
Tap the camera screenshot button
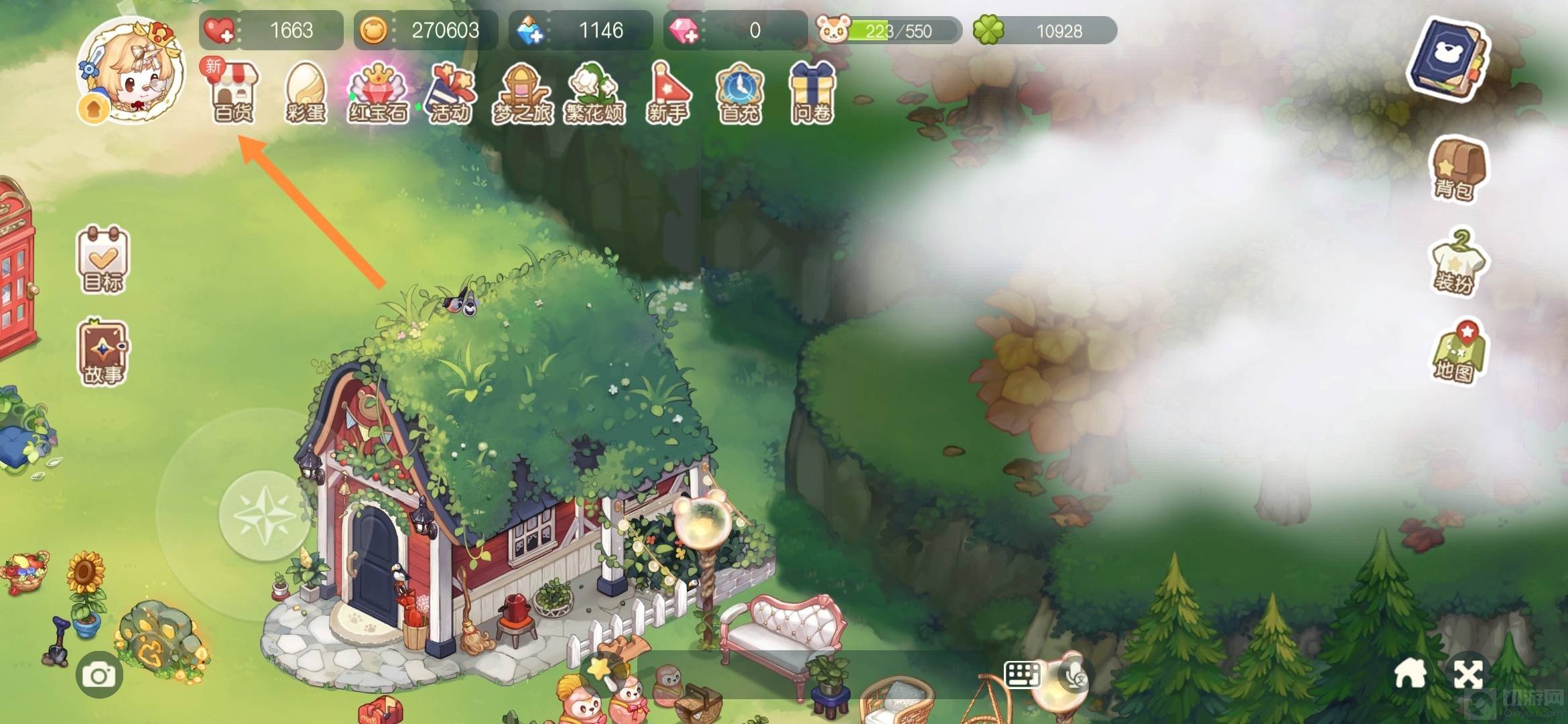pos(99,676)
